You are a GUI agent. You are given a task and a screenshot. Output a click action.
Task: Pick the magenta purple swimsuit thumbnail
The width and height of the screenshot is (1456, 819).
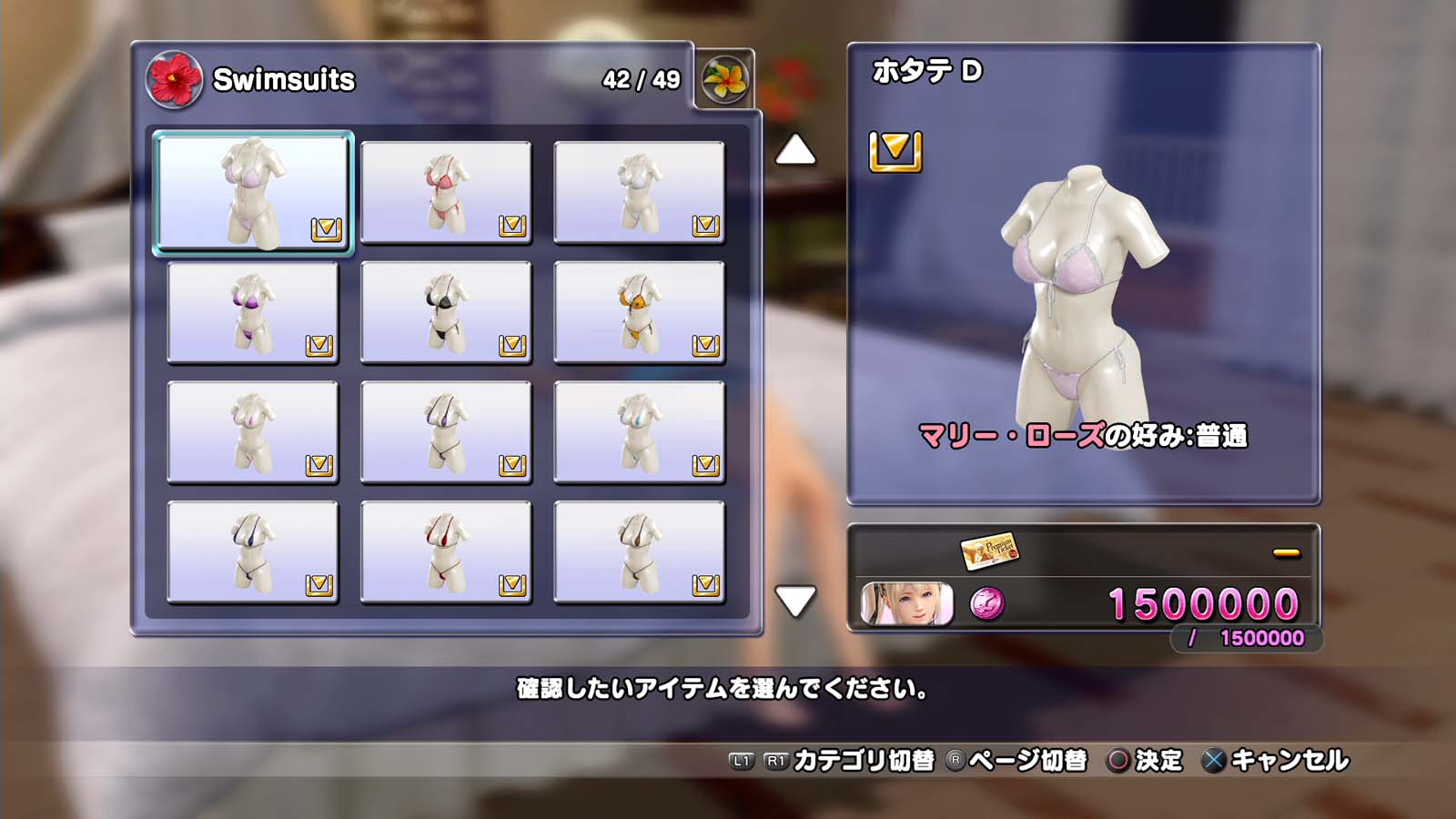(253, 312)
